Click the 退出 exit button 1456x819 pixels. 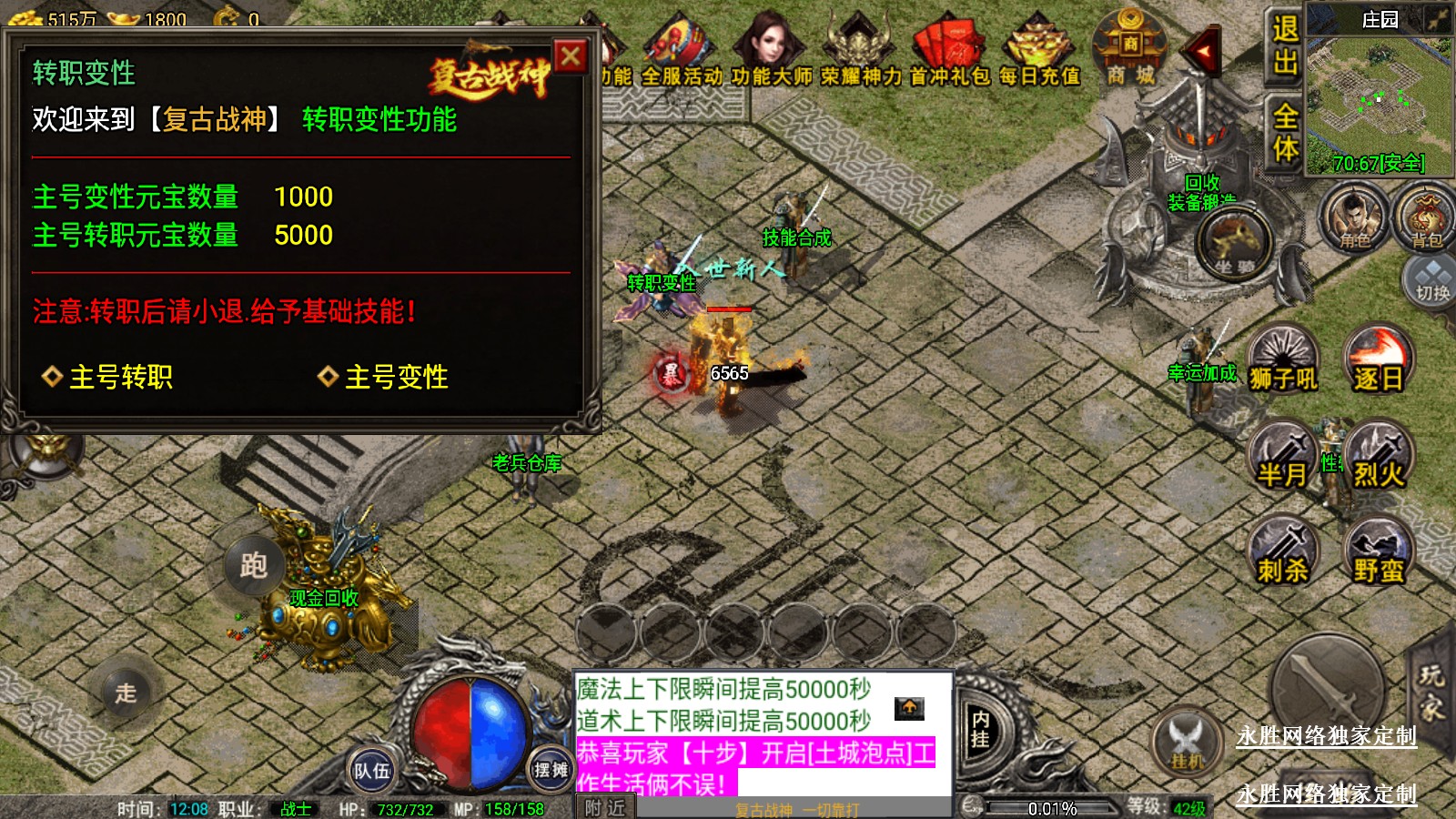1285,45
